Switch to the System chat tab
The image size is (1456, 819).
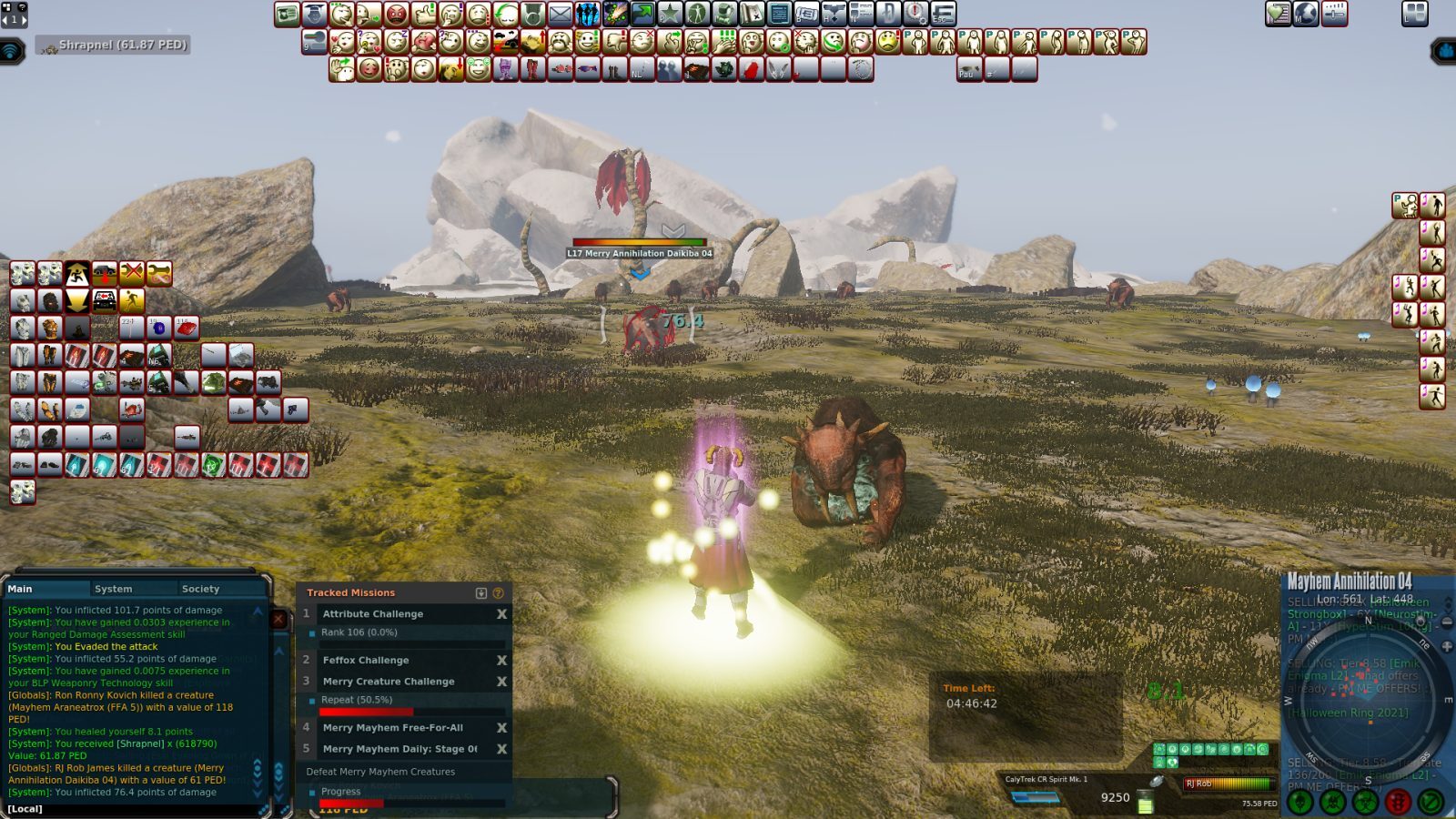click(x=115, y=589)
